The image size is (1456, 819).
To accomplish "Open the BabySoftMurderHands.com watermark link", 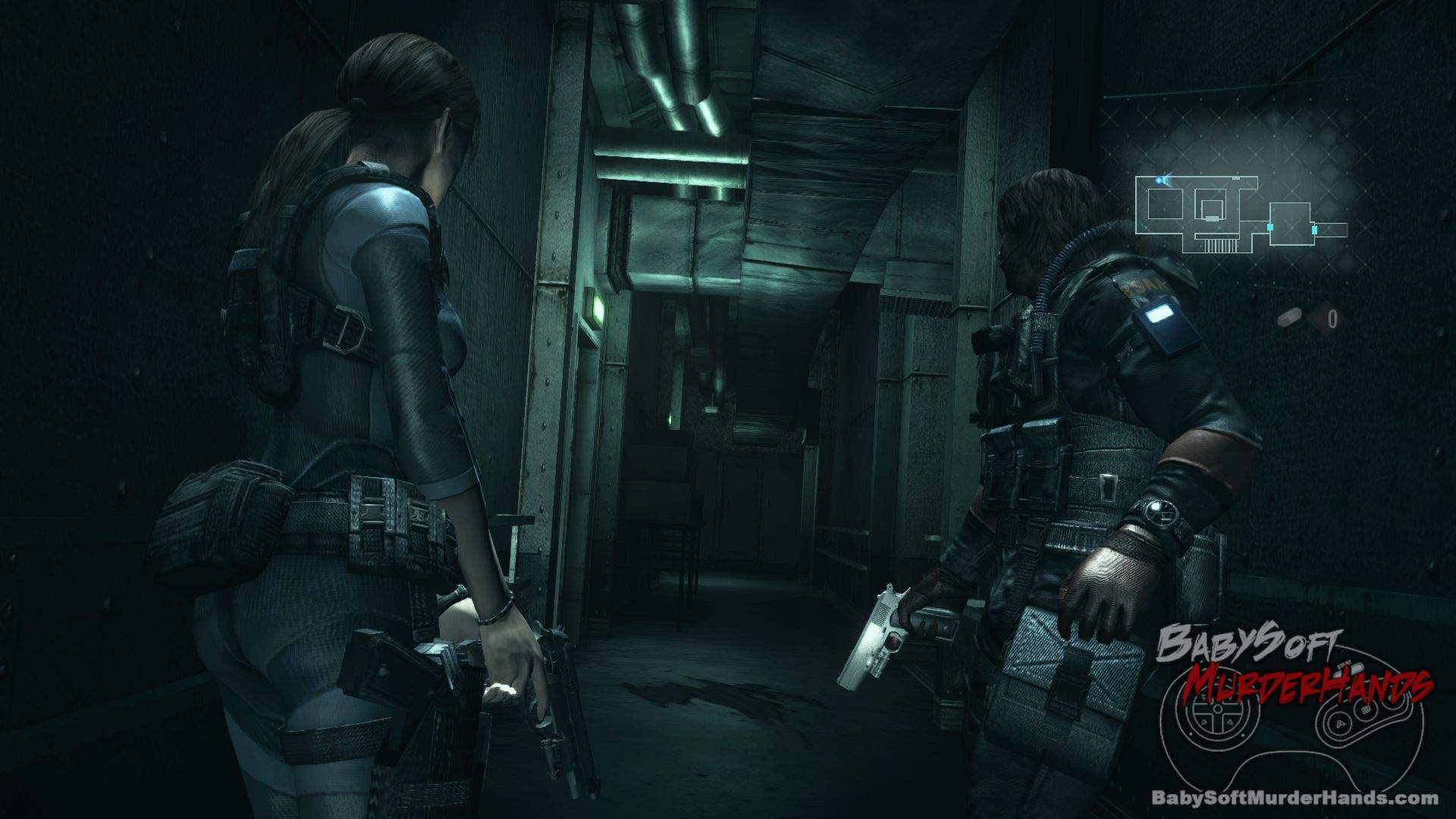I will coord(1294,797).
